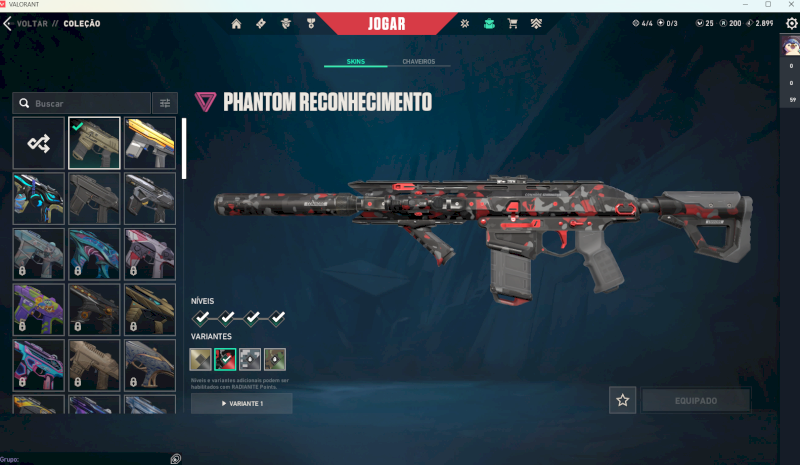Select the Skins tab

coord(355,62)
